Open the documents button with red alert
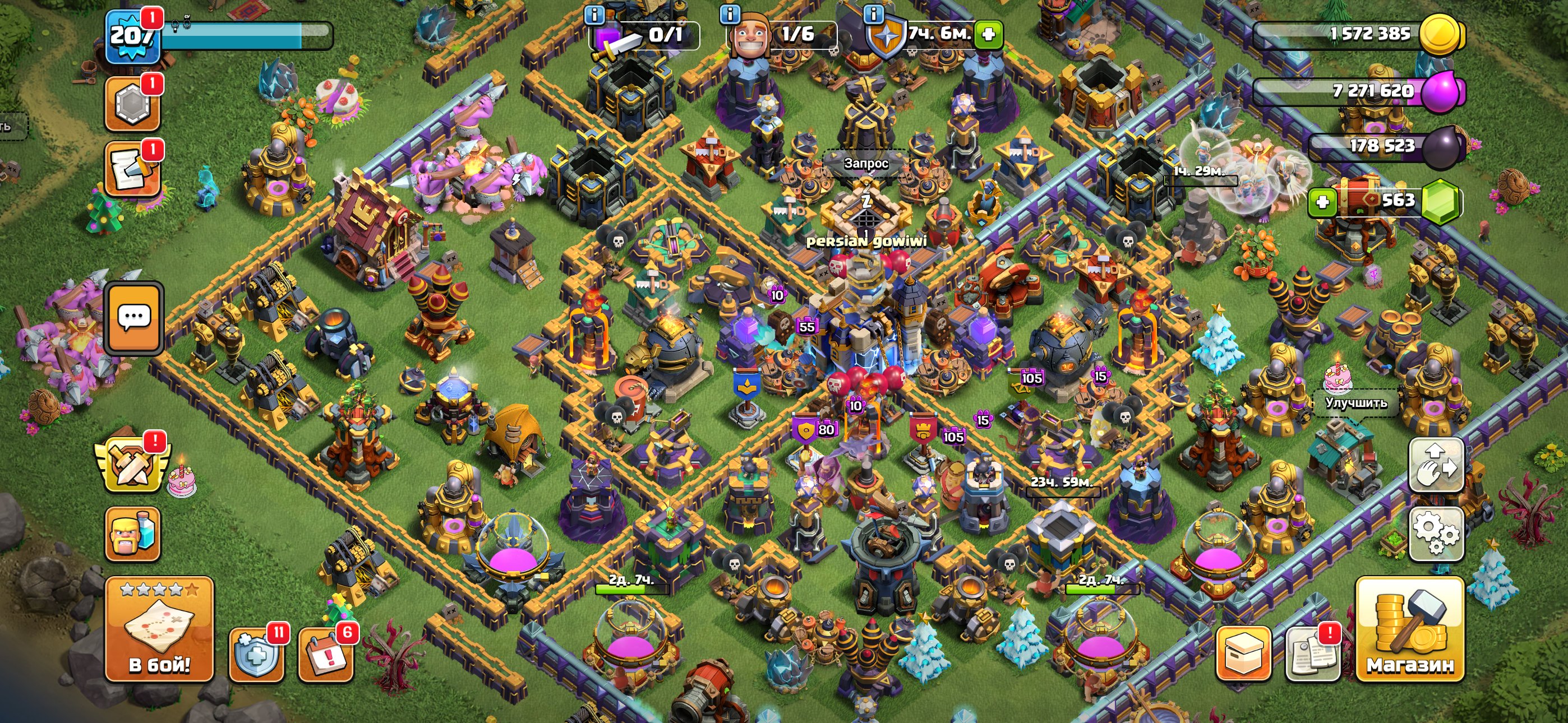The height and width of the screenshot is (723, 1568). pyautogui.click(x=1312, y=654)
